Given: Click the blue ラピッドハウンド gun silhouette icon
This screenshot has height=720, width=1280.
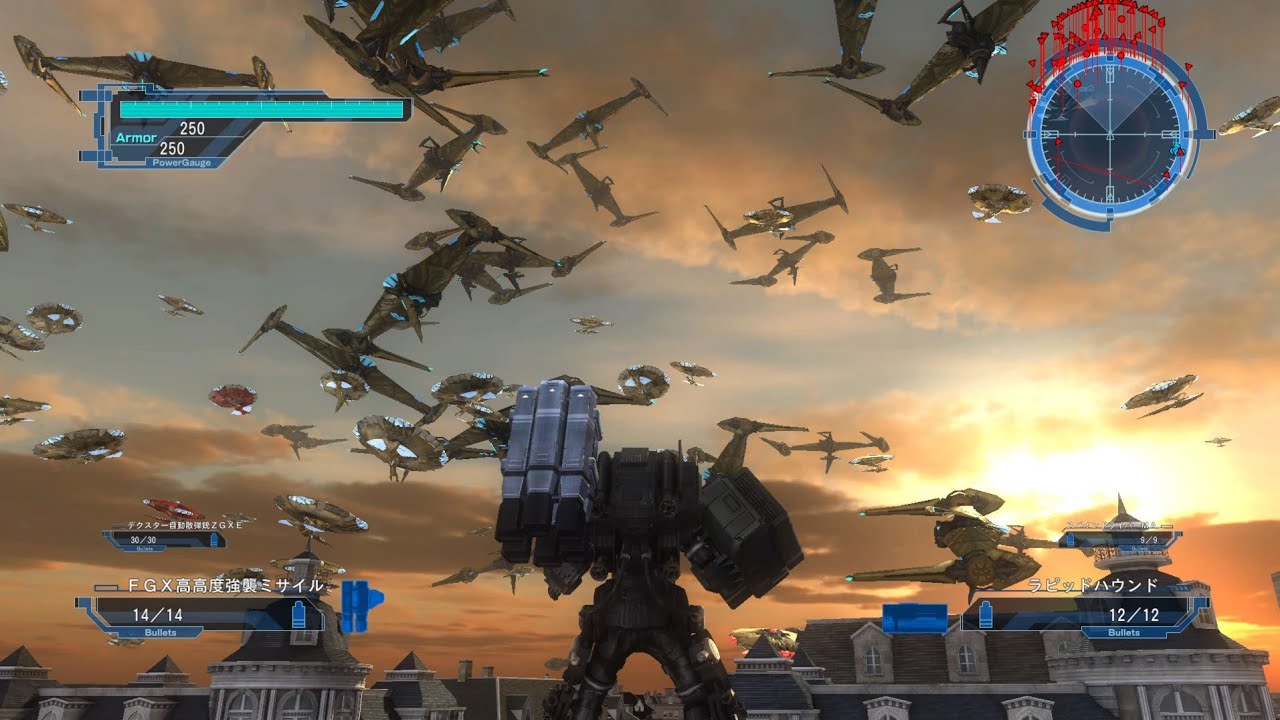Looking at the screenshot, I should (915, 617).
